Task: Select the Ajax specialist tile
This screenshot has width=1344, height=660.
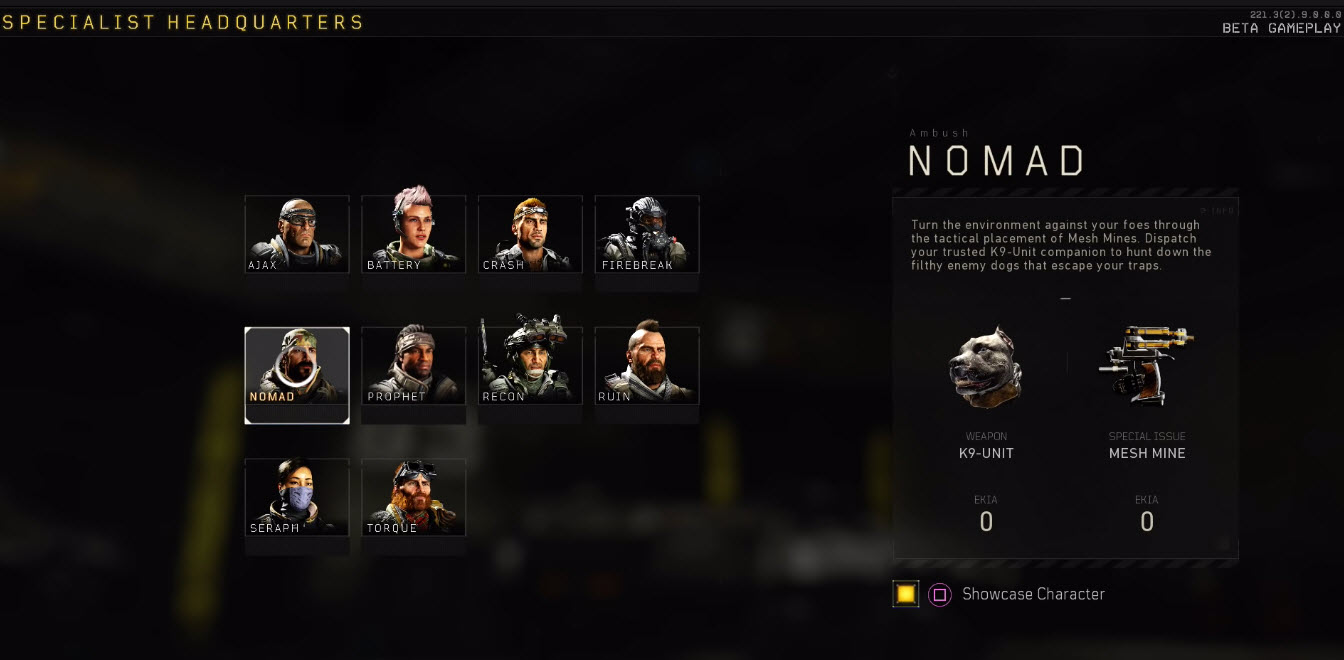Action: tap(297, 234)
